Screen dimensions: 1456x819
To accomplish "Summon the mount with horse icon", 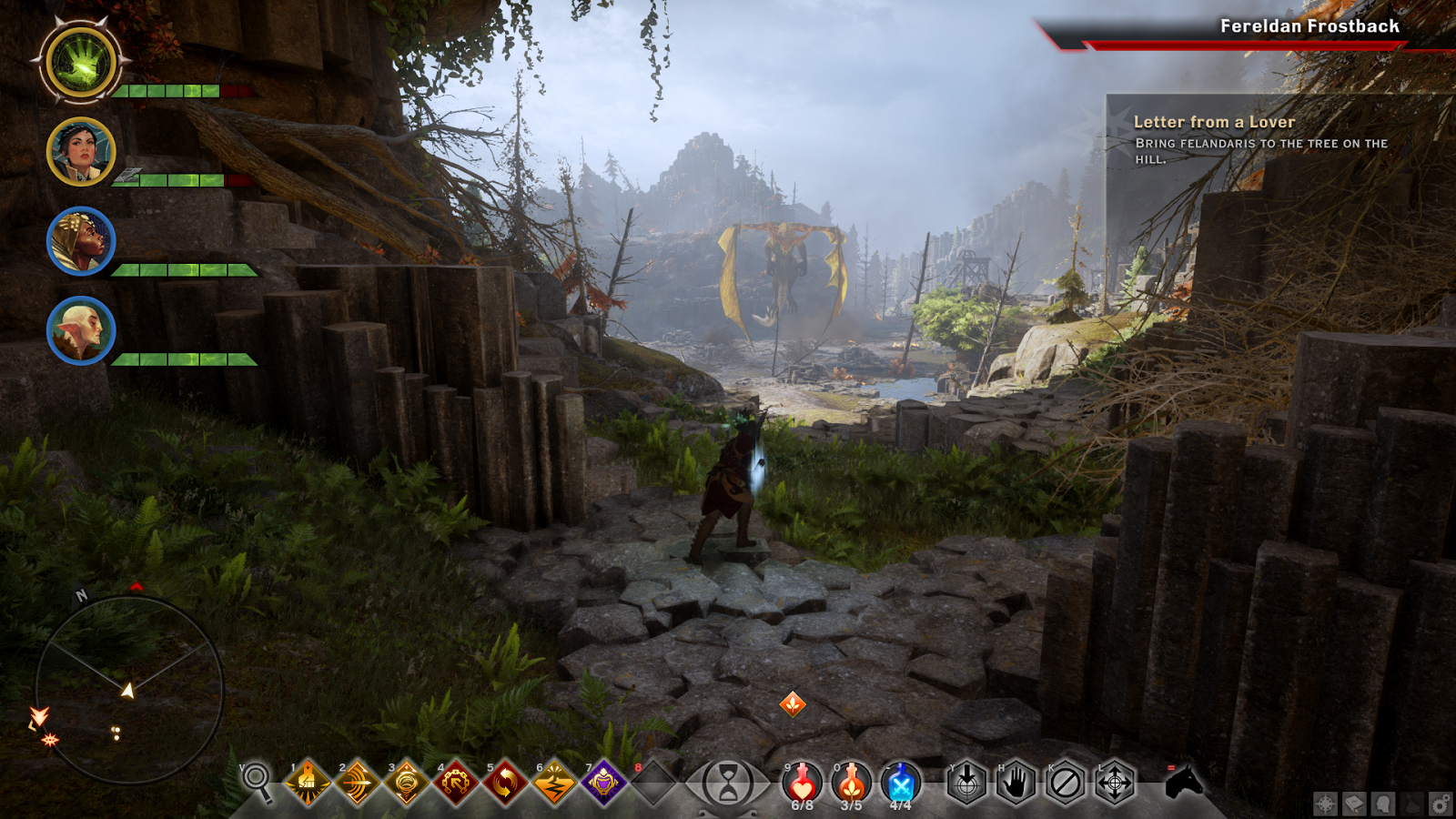I will (x=1184, y=782).
